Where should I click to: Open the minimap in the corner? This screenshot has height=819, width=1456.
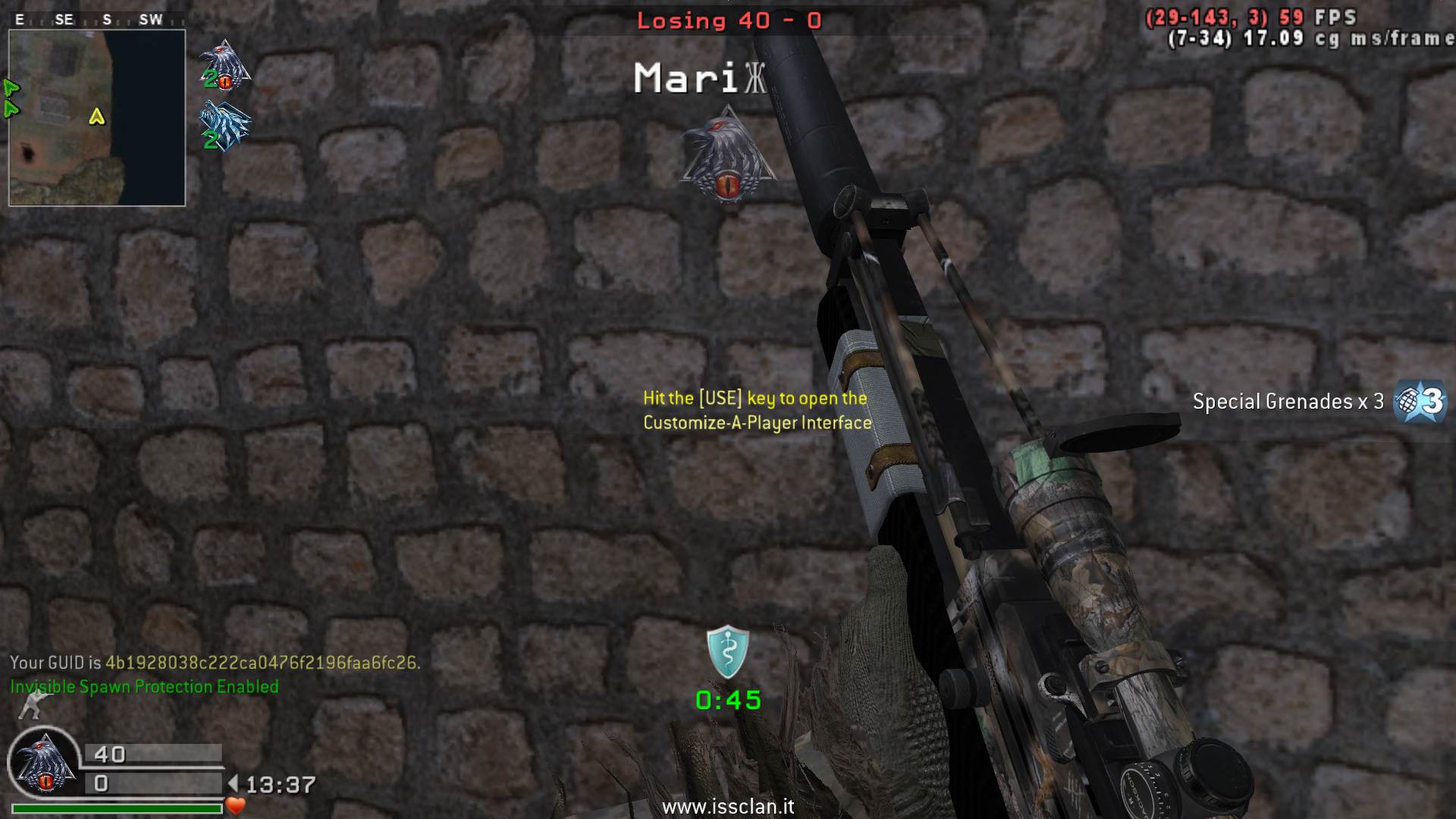(97, 118)
